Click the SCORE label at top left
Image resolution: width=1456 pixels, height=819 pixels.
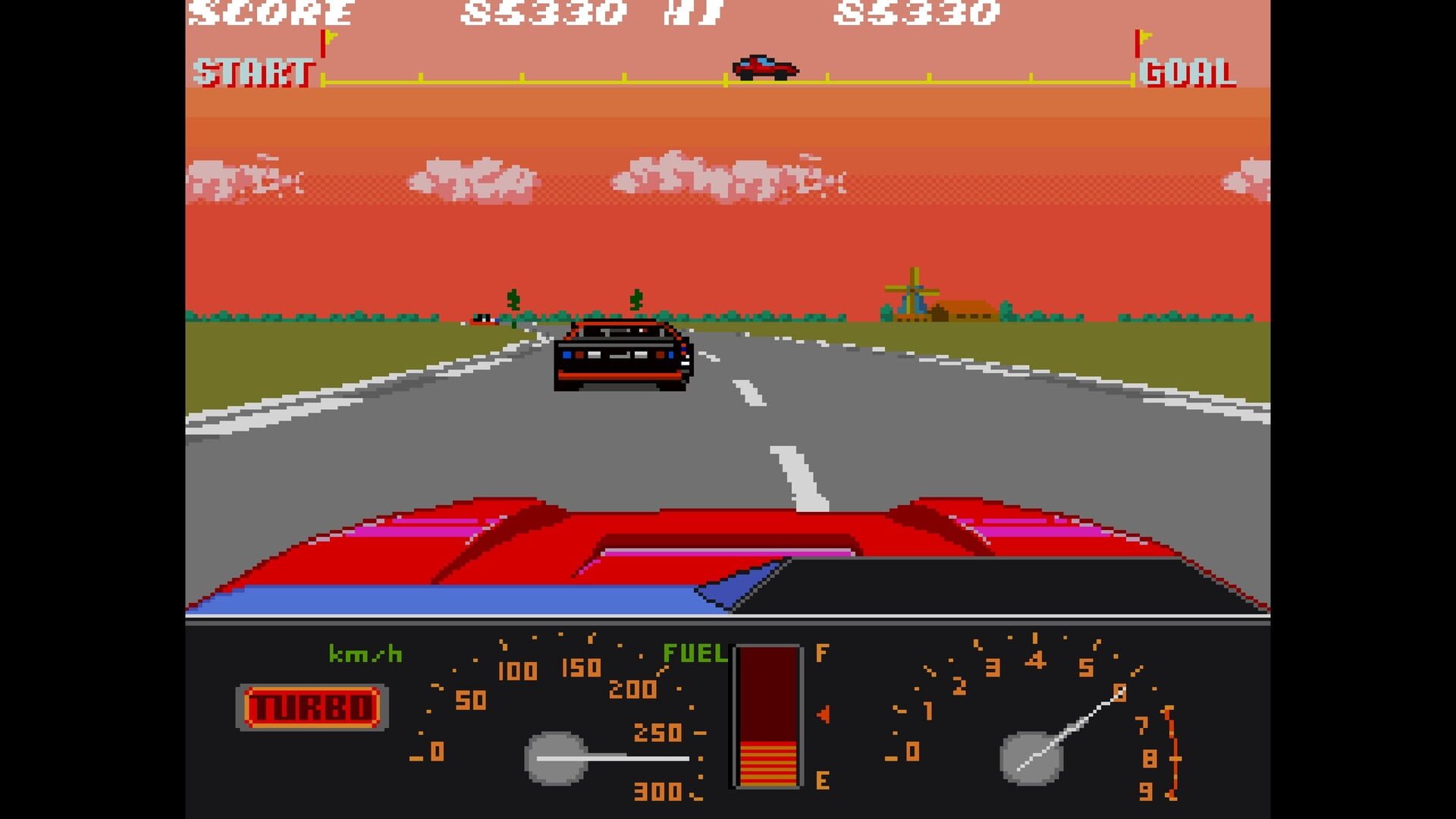269,14
